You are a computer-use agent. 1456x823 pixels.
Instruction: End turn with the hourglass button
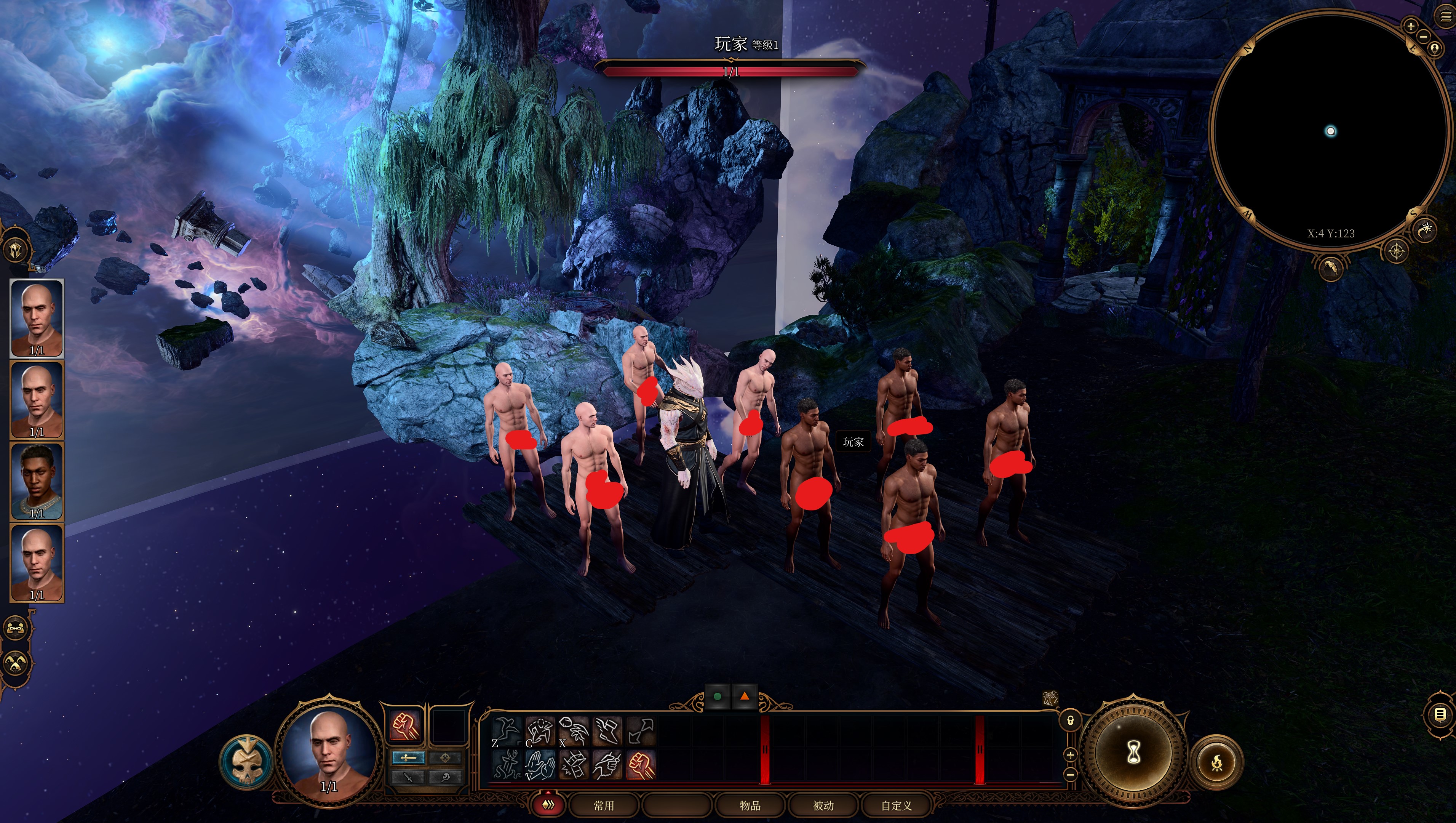pos(1133,752)
